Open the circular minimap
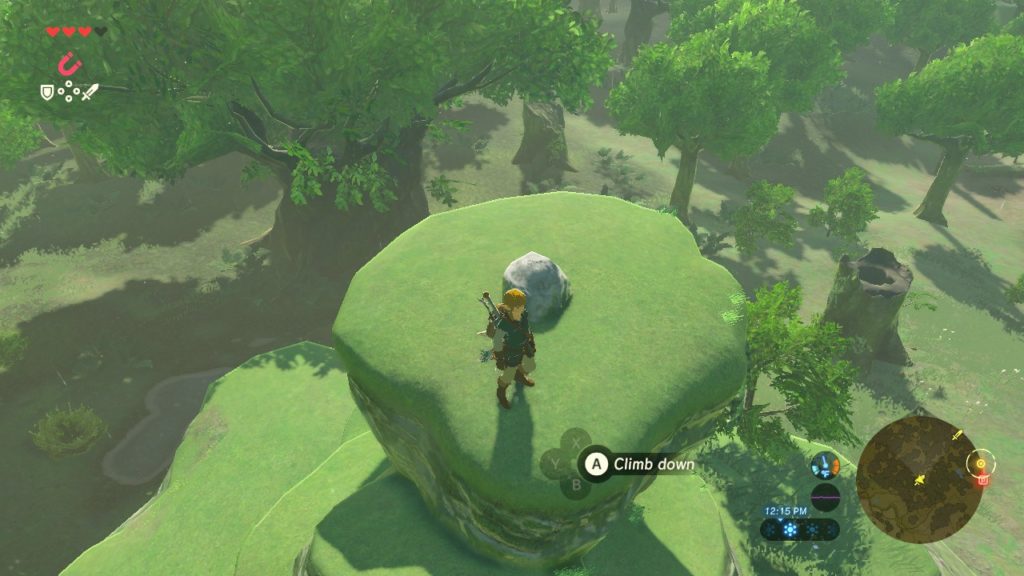 918,479
